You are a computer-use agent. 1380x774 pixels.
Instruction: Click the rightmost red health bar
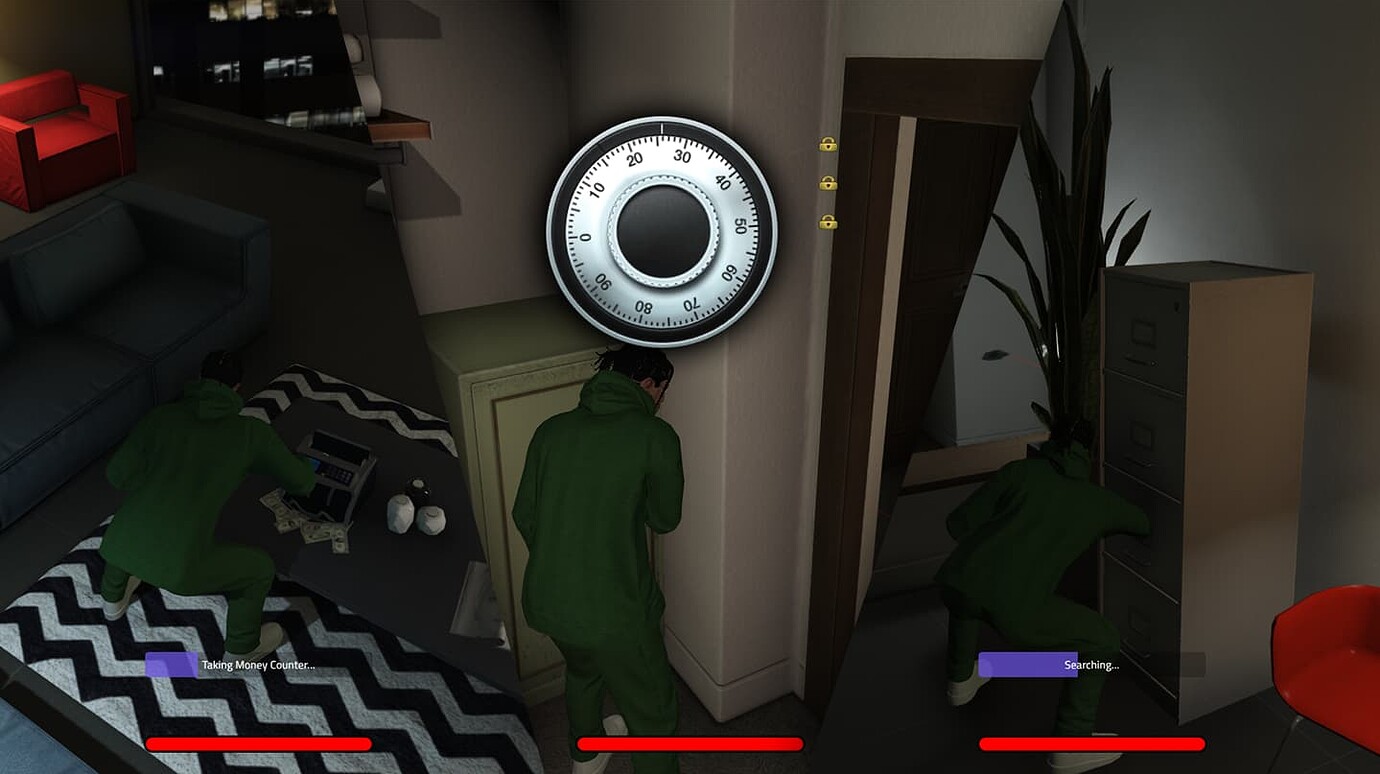tap(1093, 744)
